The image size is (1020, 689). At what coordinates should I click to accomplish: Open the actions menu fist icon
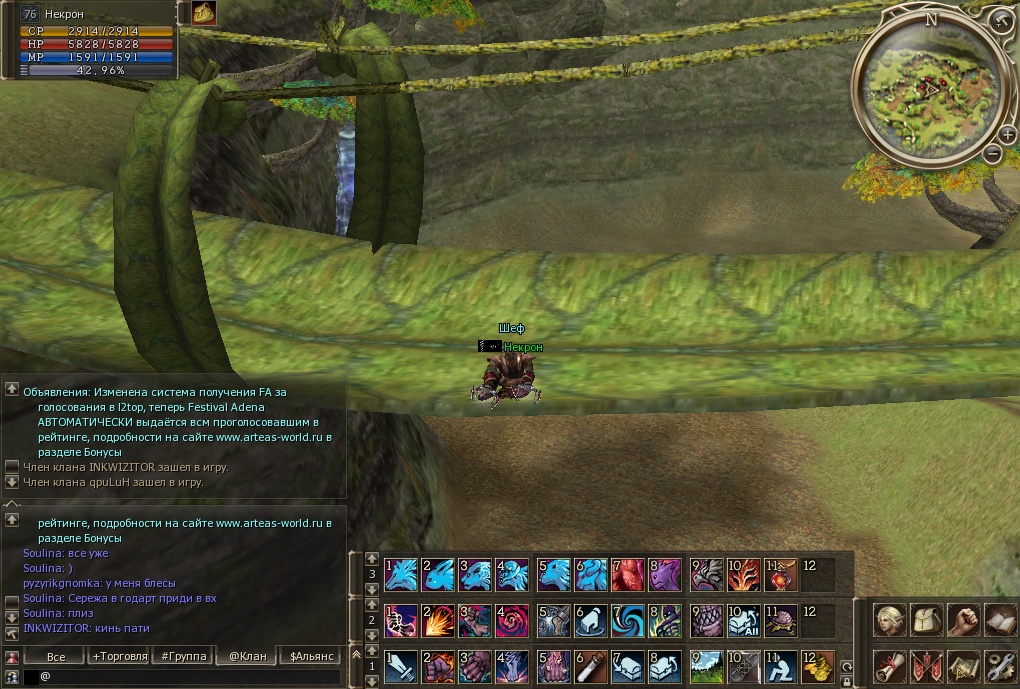click(x=963, y=620)
